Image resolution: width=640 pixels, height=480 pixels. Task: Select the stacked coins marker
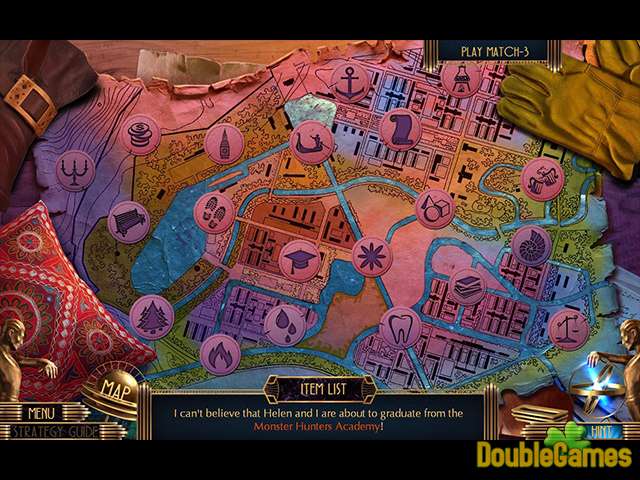pyautogui.click(x=138, y=131)
